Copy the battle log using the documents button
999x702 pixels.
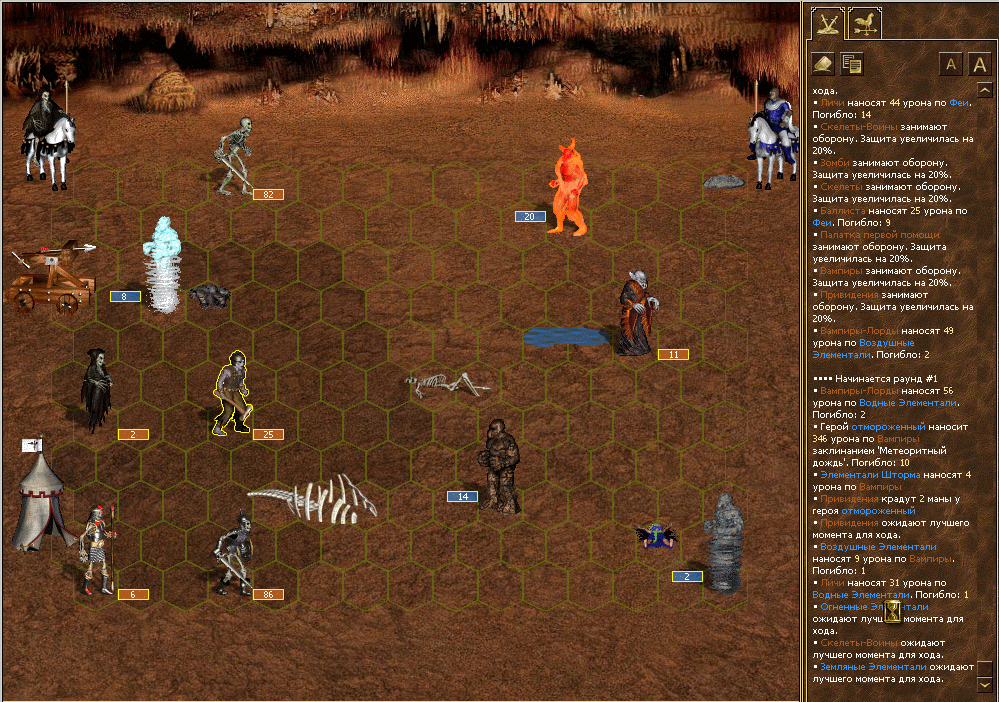852,64
